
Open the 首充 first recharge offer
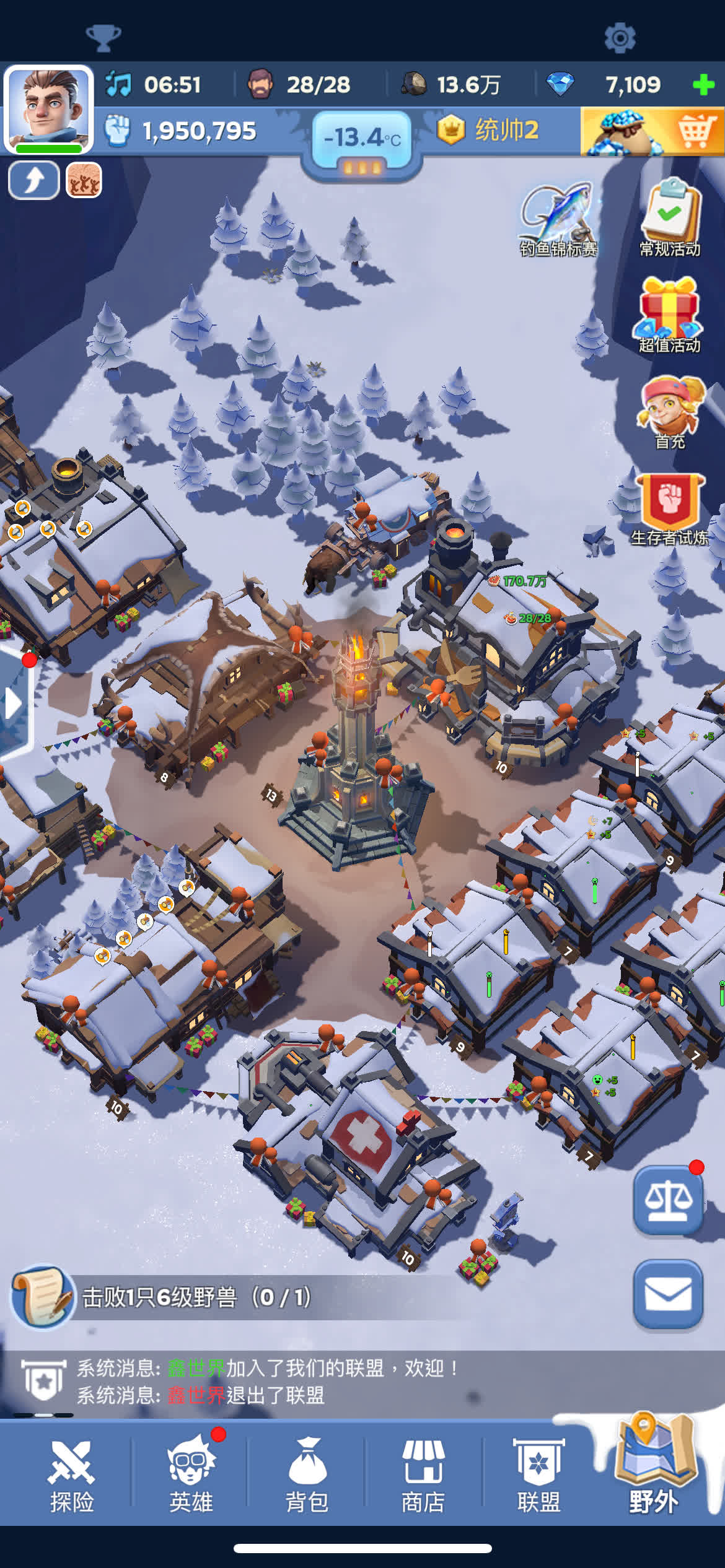click(x=670, y=412)
